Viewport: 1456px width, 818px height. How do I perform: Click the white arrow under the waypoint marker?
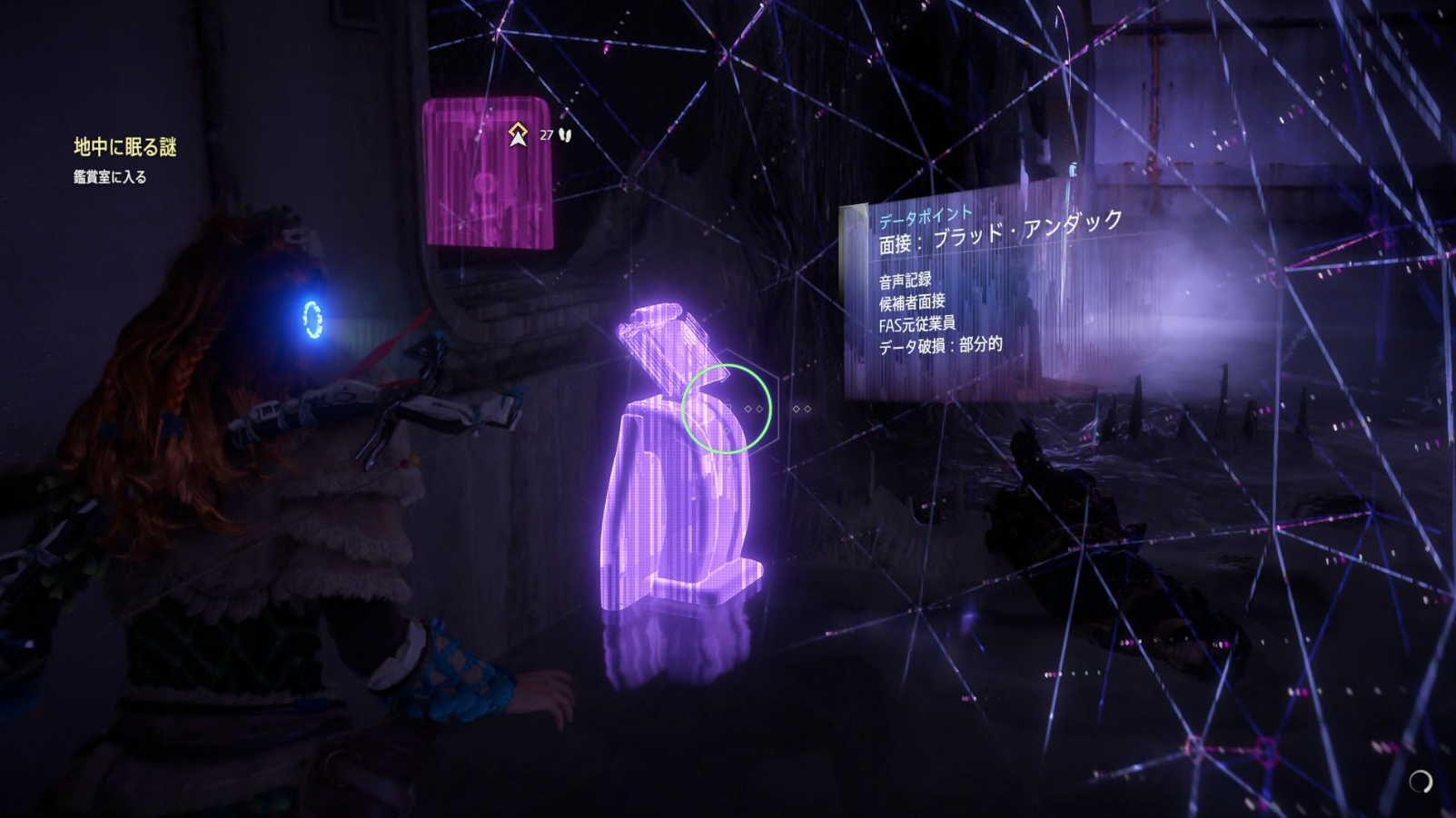517,138
